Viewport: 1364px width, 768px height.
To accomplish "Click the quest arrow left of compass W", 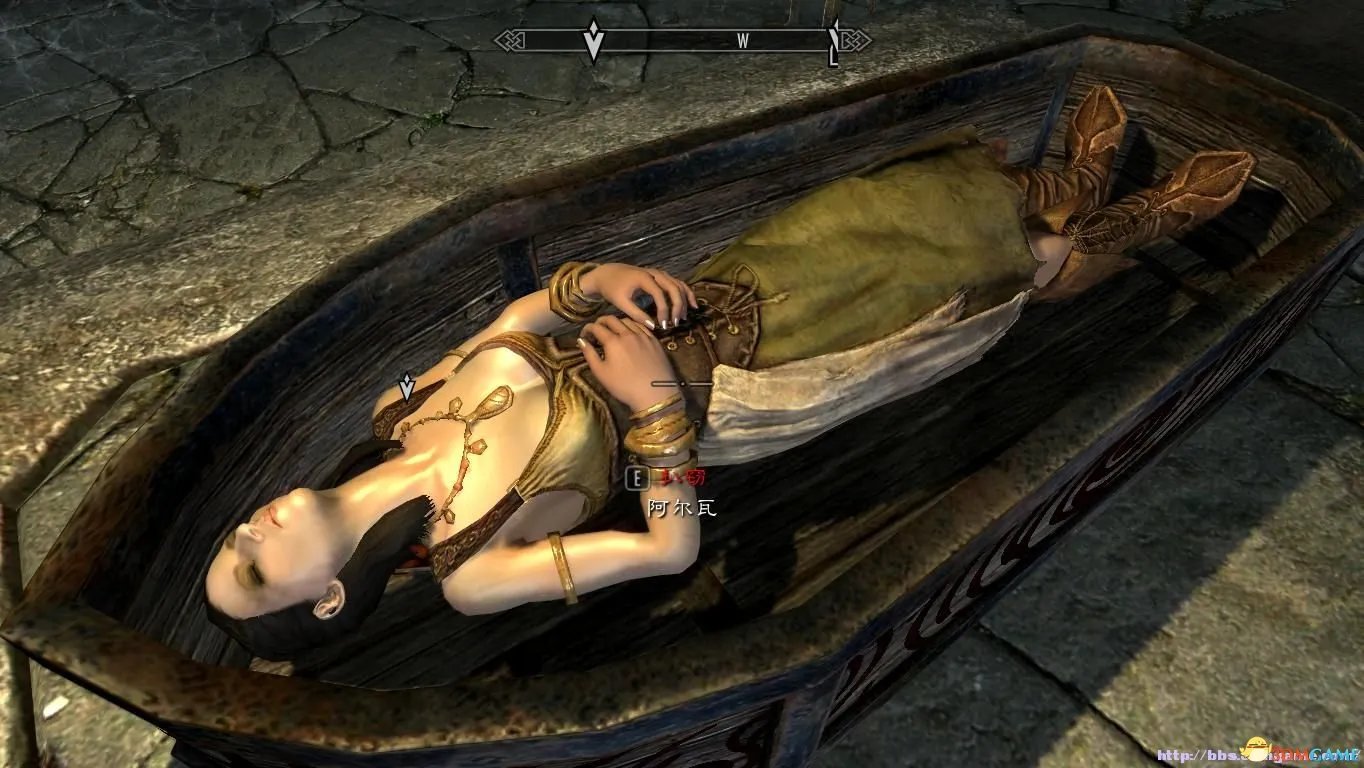I will 594,41.
